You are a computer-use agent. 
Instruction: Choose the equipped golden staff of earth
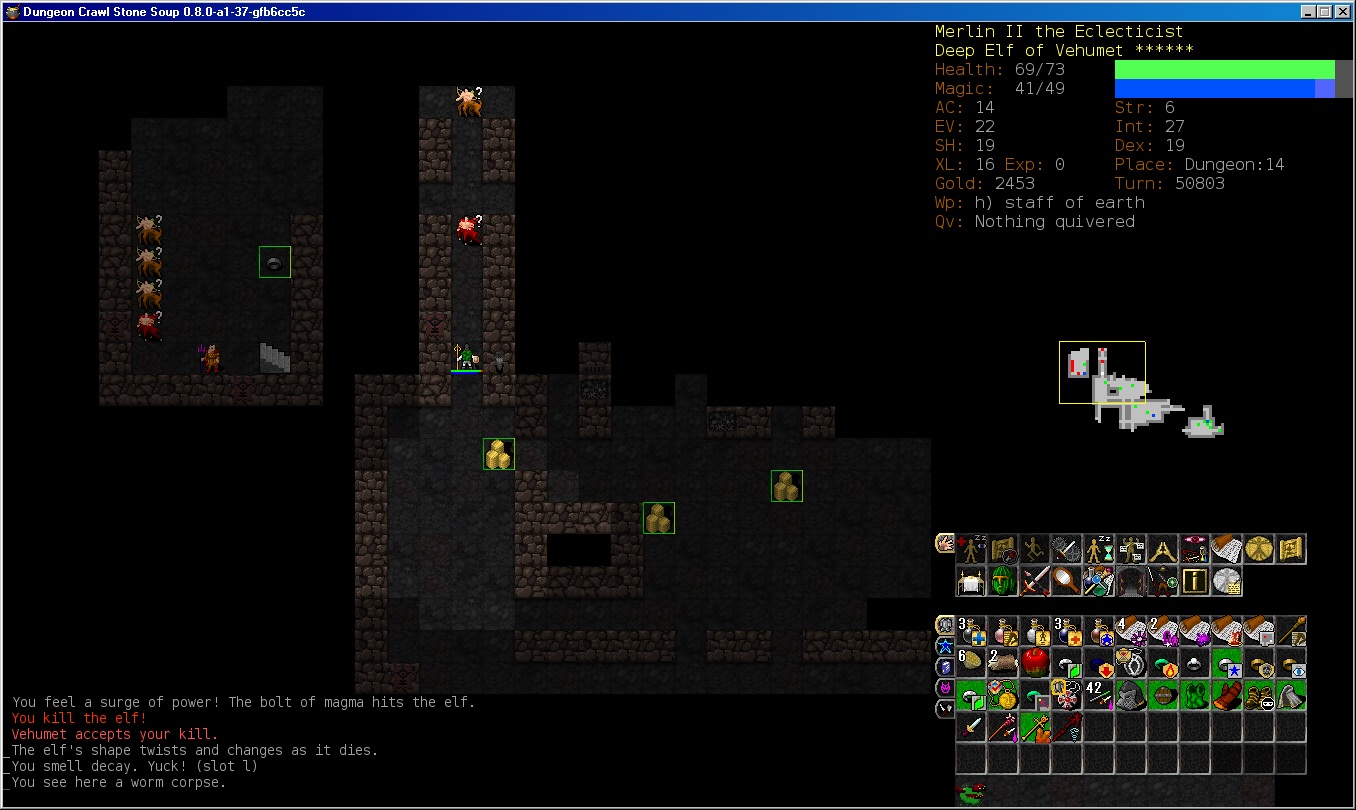[1035, 727]
